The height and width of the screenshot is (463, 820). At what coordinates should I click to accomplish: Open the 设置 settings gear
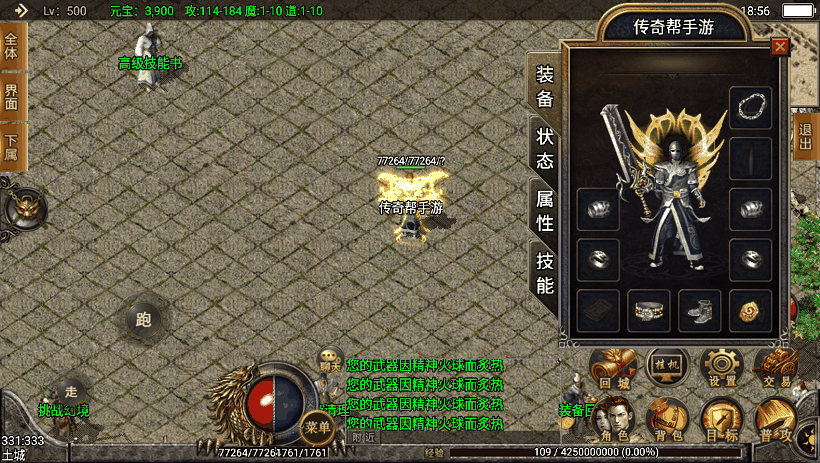pos(721,368)
